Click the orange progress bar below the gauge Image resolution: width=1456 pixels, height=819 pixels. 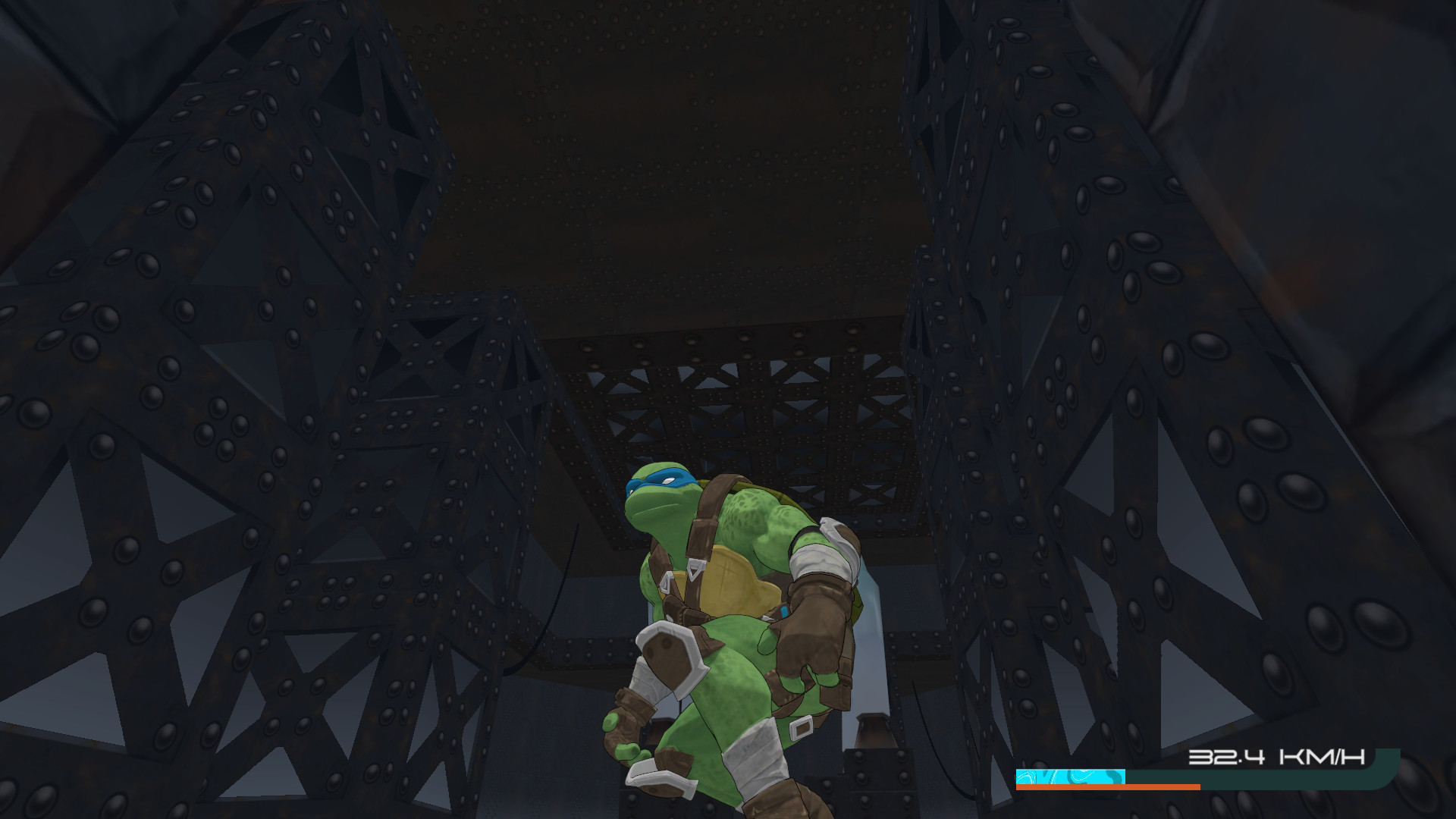pyautogui.click(x=1108, y=787)
